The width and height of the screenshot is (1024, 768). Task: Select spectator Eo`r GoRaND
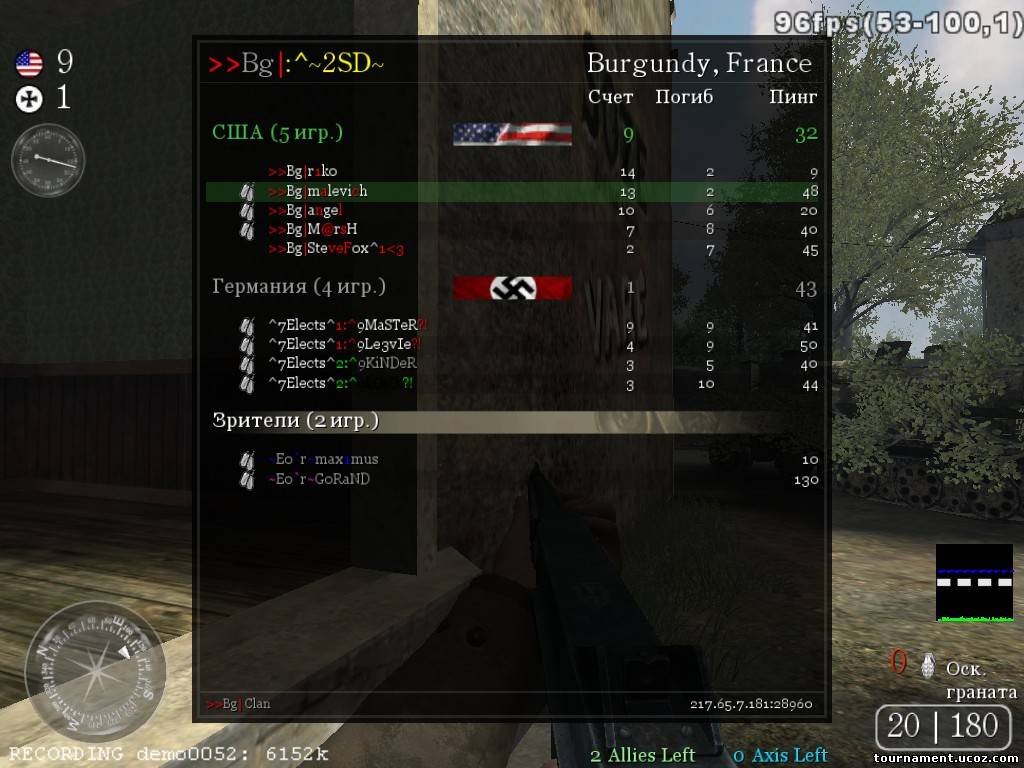319,479
